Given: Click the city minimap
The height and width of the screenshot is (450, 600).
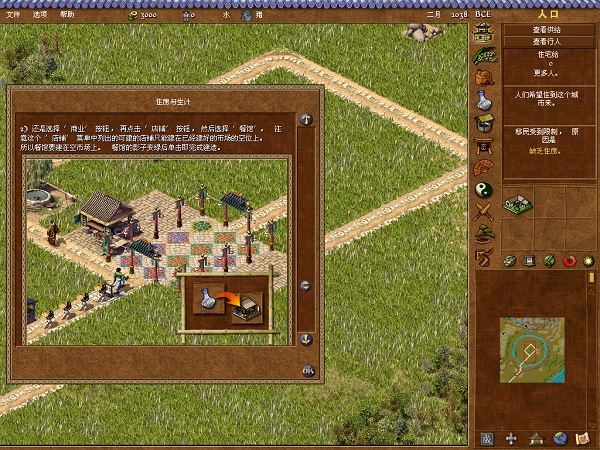Looking at the screenshot, I should [532, 351].
